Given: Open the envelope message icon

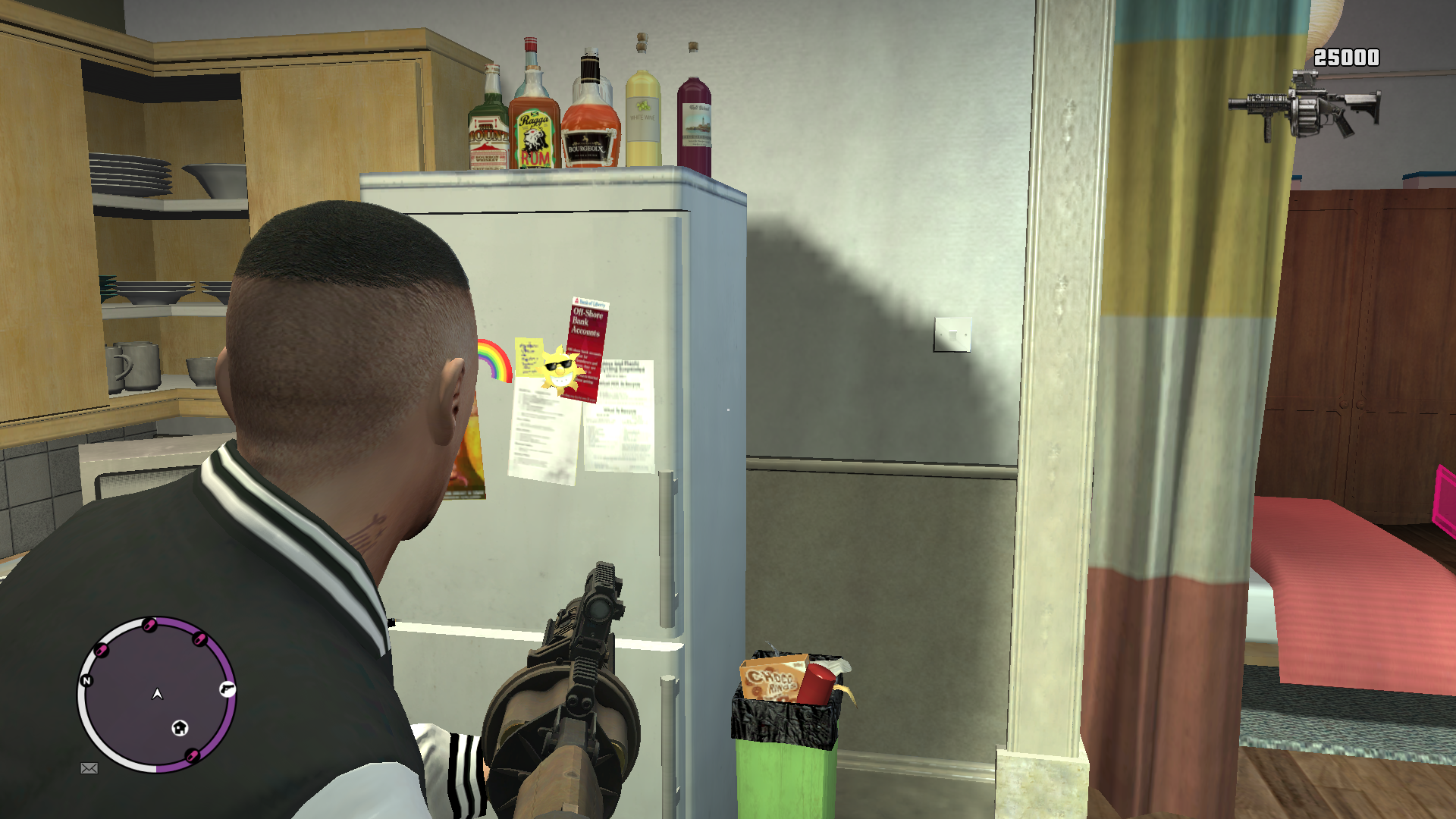Looking at the screenshot, I should pos(89,768).
